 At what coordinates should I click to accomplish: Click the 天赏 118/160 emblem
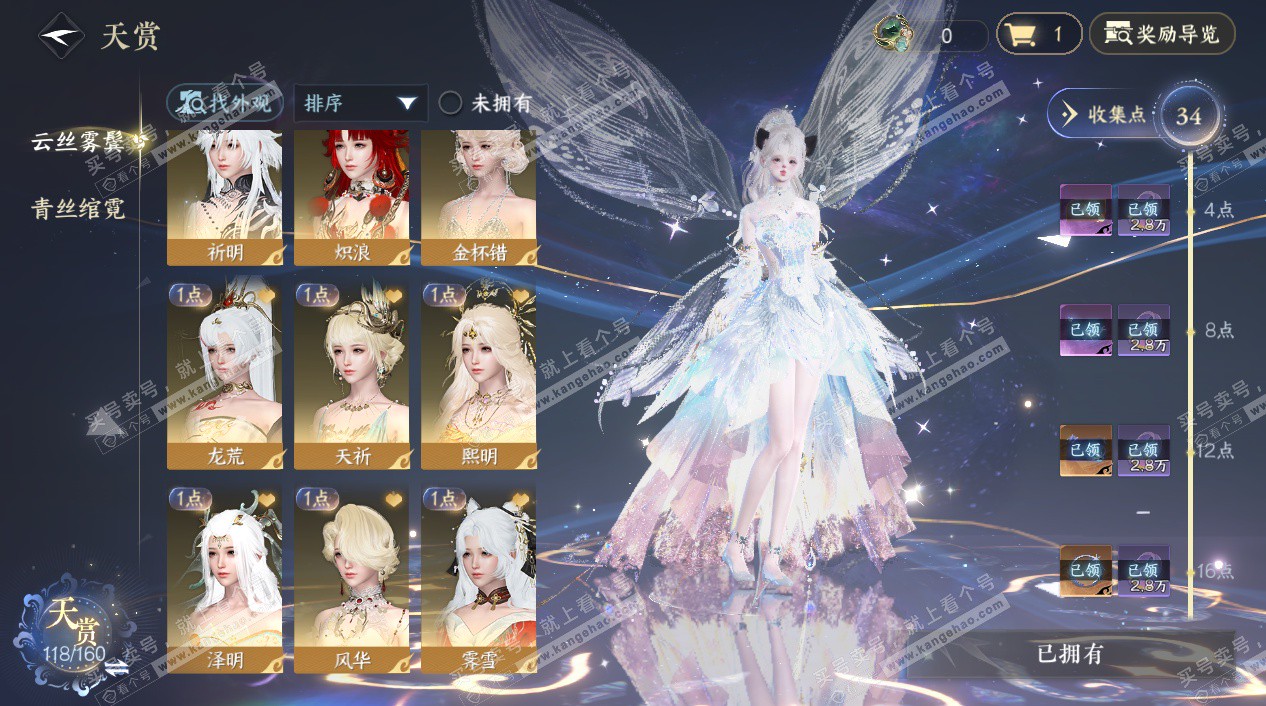(x=74, y=627)
